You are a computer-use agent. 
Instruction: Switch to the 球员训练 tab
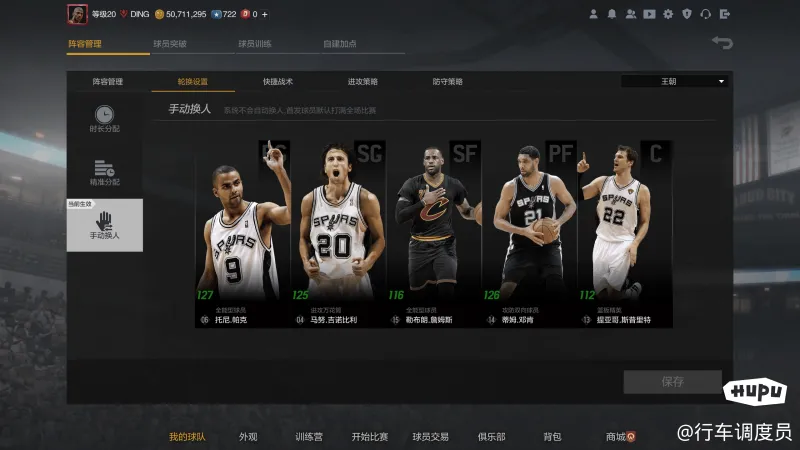click(255, 44)
